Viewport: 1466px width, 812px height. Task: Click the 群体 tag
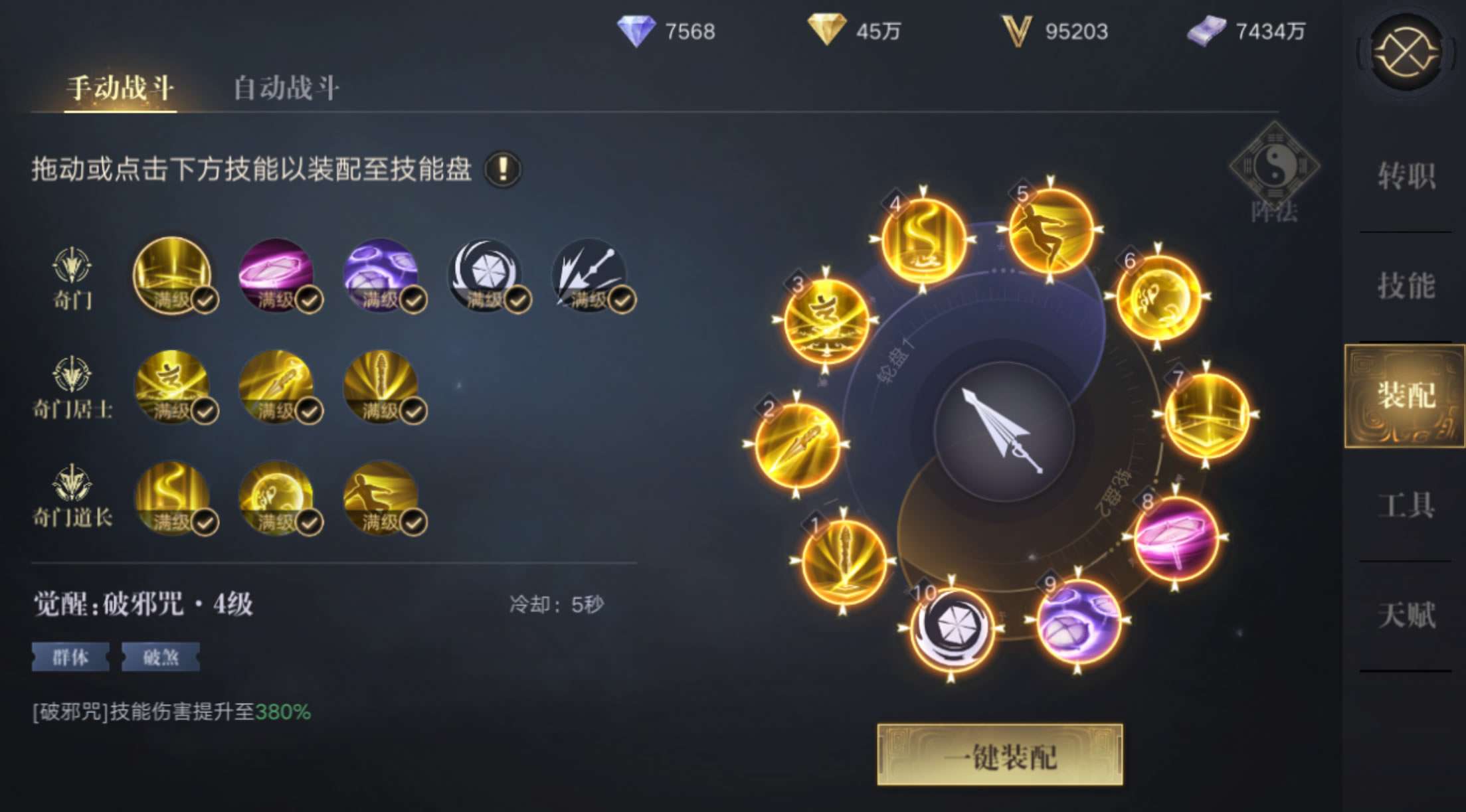(x=70, y=657)
